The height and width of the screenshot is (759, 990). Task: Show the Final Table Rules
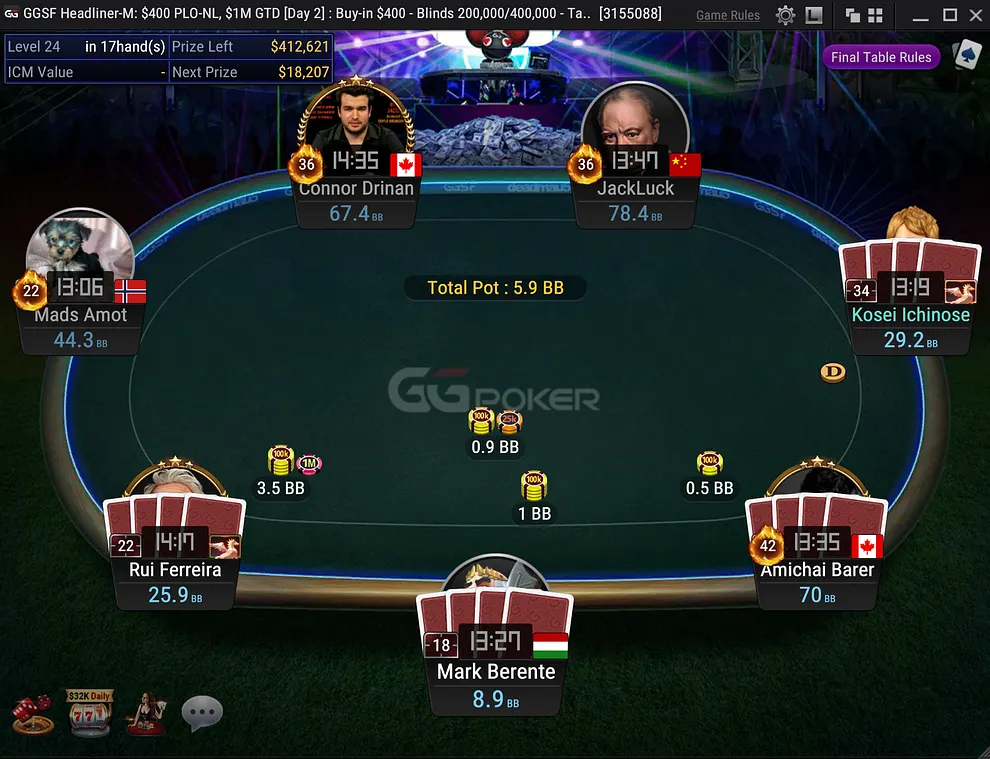tap(881, 57)
